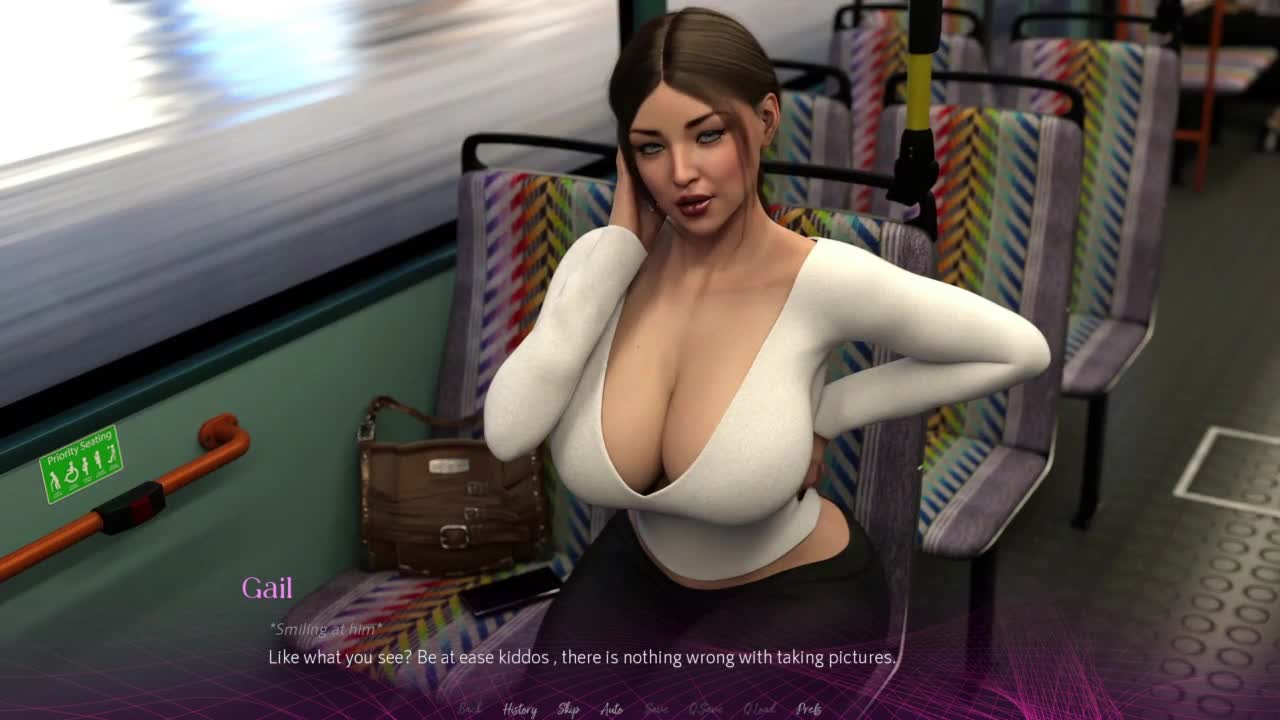Activate the Skip button
This screenshot has width=1280, height=720.
click(x=568, y=709)
